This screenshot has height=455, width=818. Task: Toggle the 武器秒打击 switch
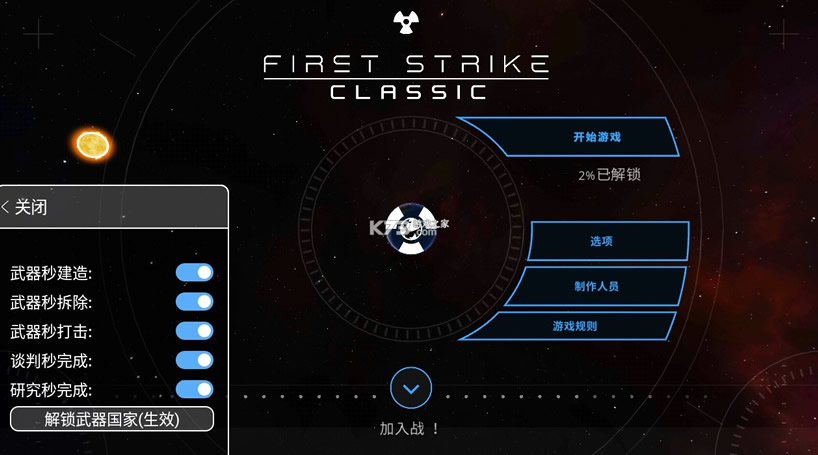click(194, 331)
